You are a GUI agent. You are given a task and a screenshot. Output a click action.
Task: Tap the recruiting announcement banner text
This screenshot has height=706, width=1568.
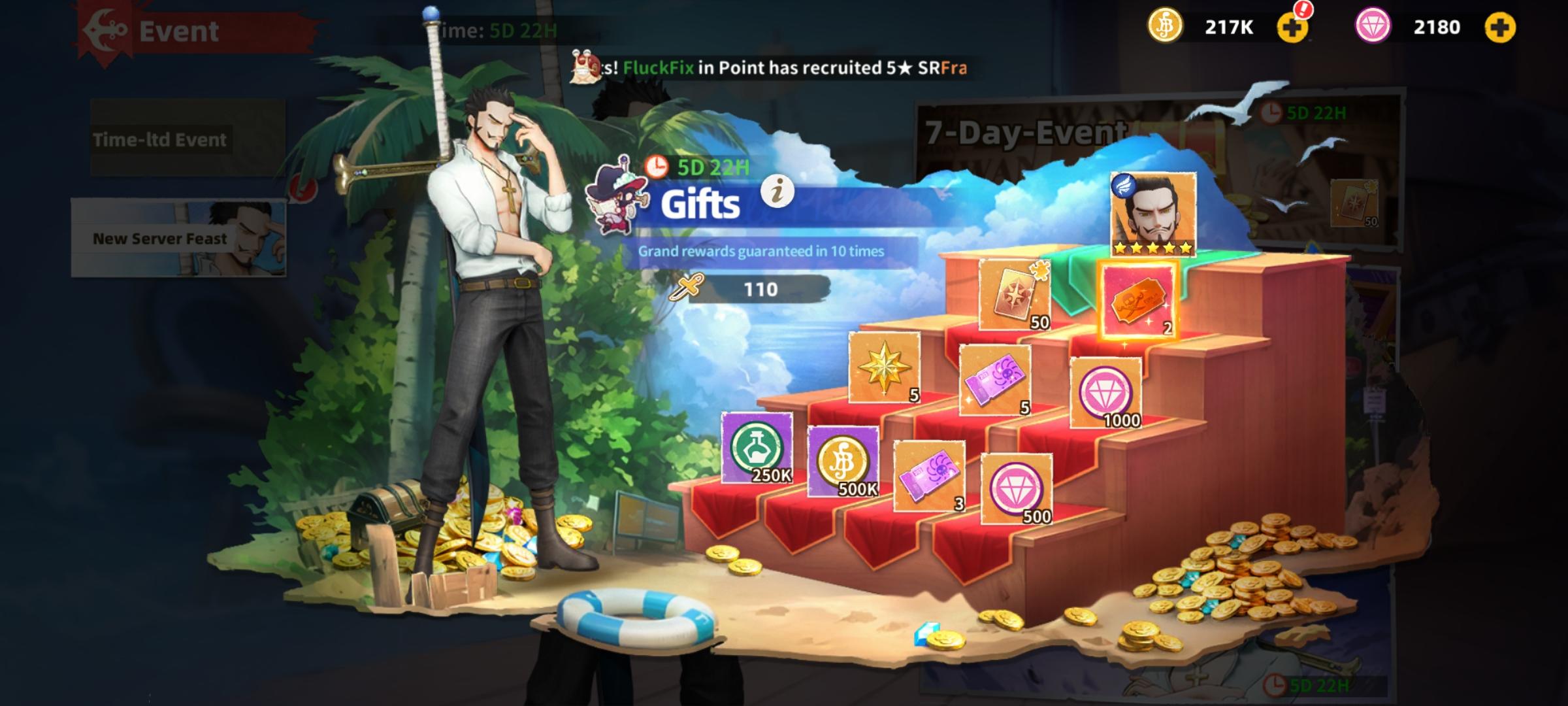coord(771,67)
